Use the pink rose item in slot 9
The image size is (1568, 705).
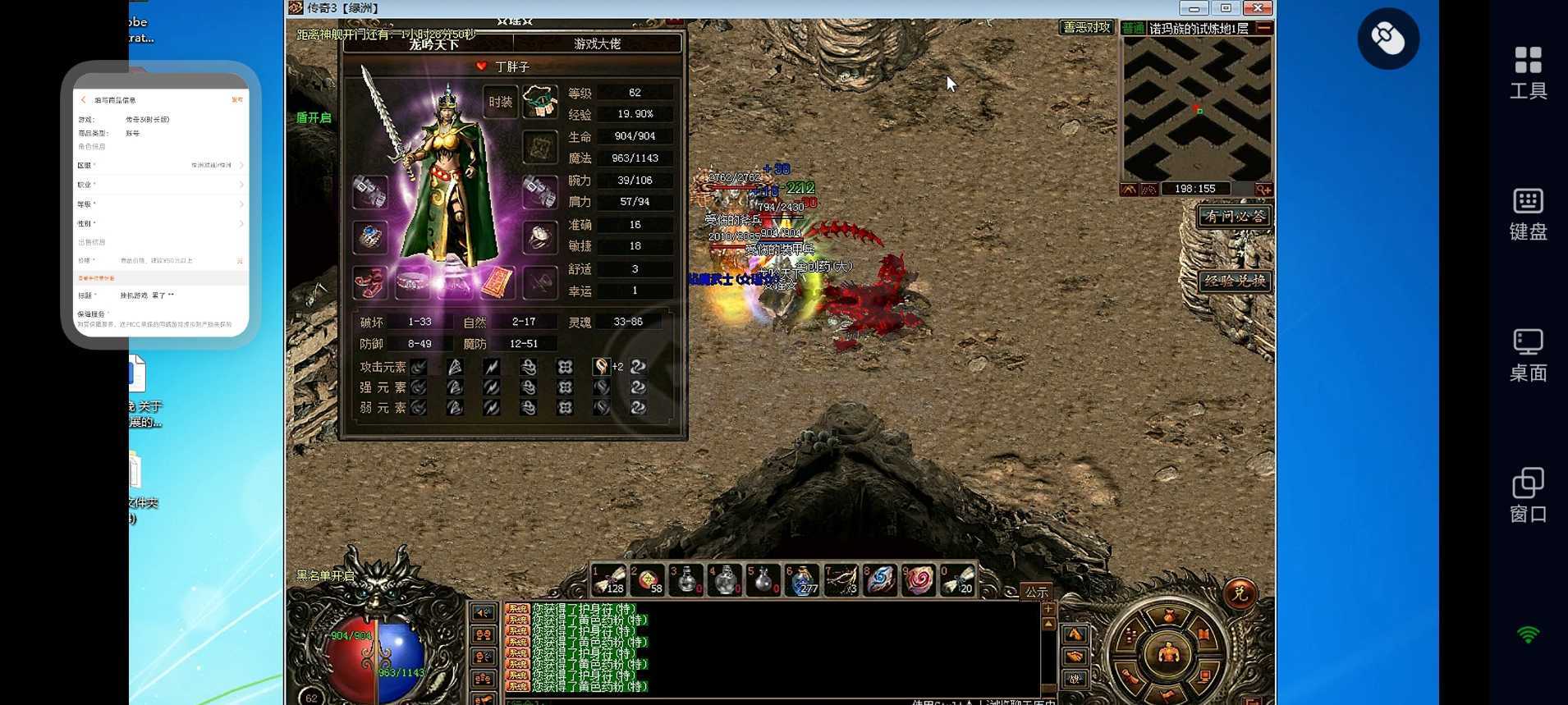pyautogui.click(x=919, y=579)
